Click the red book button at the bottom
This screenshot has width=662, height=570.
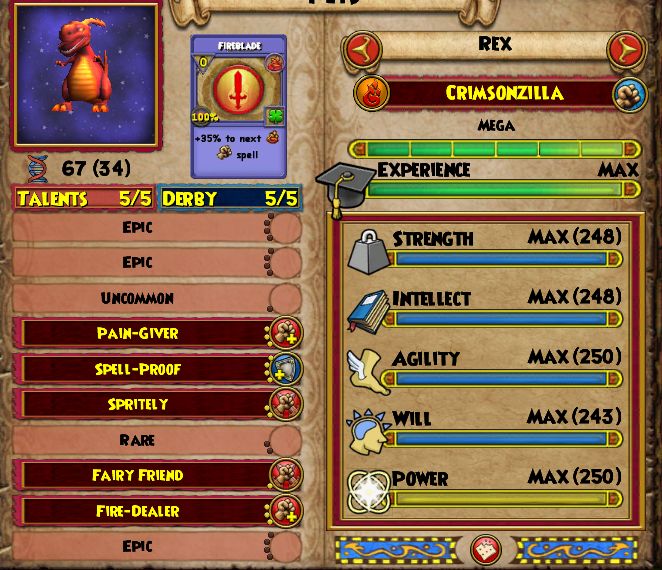487,549
